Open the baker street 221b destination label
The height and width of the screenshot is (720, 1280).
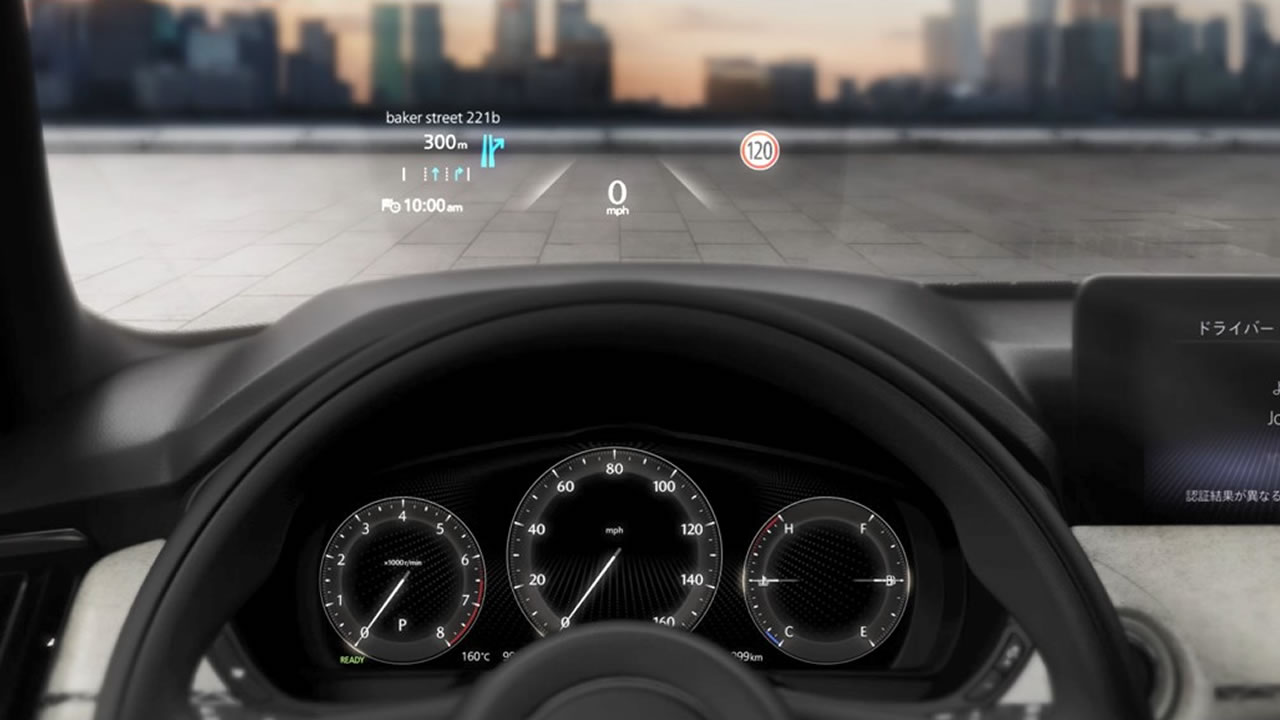coord(443,118)
